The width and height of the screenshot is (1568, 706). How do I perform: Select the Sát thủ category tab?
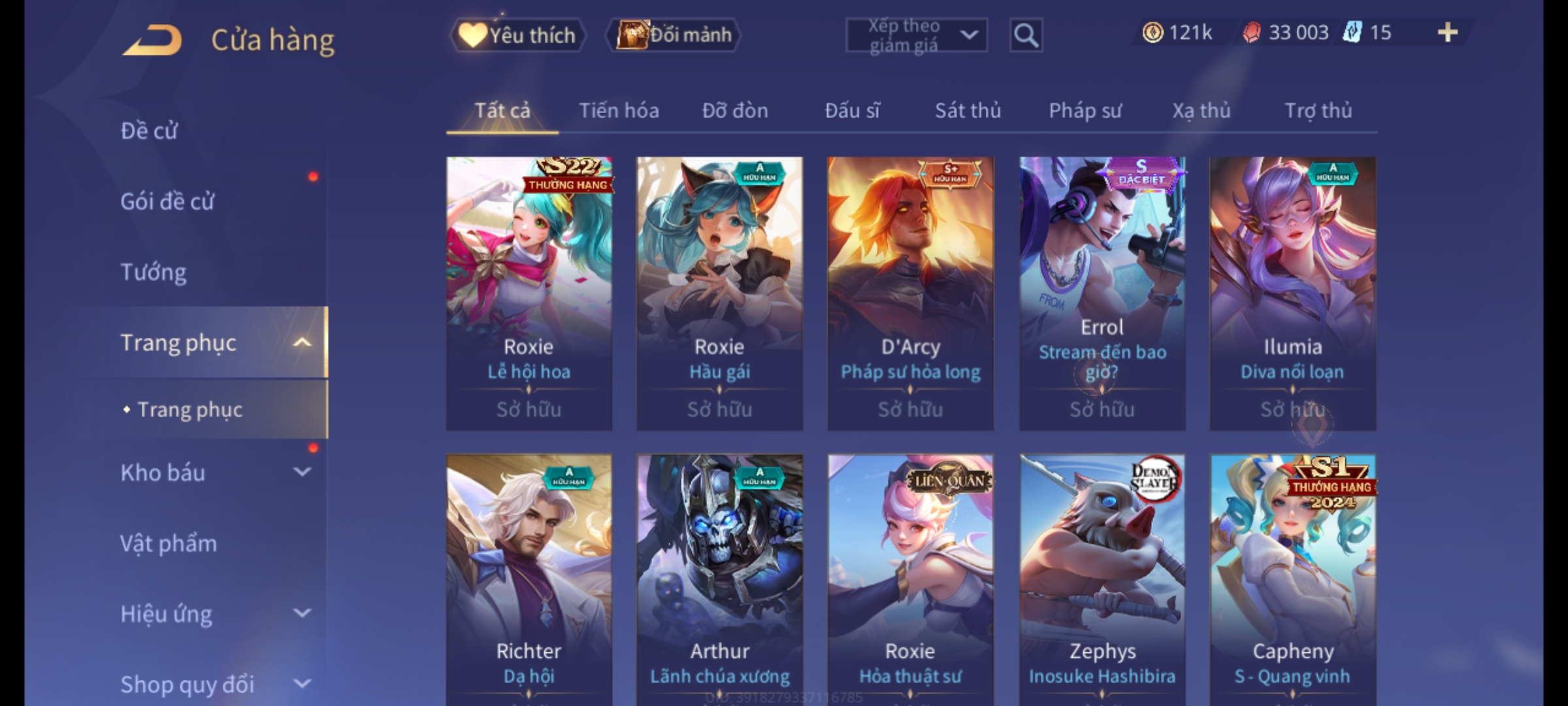[968, 110]
